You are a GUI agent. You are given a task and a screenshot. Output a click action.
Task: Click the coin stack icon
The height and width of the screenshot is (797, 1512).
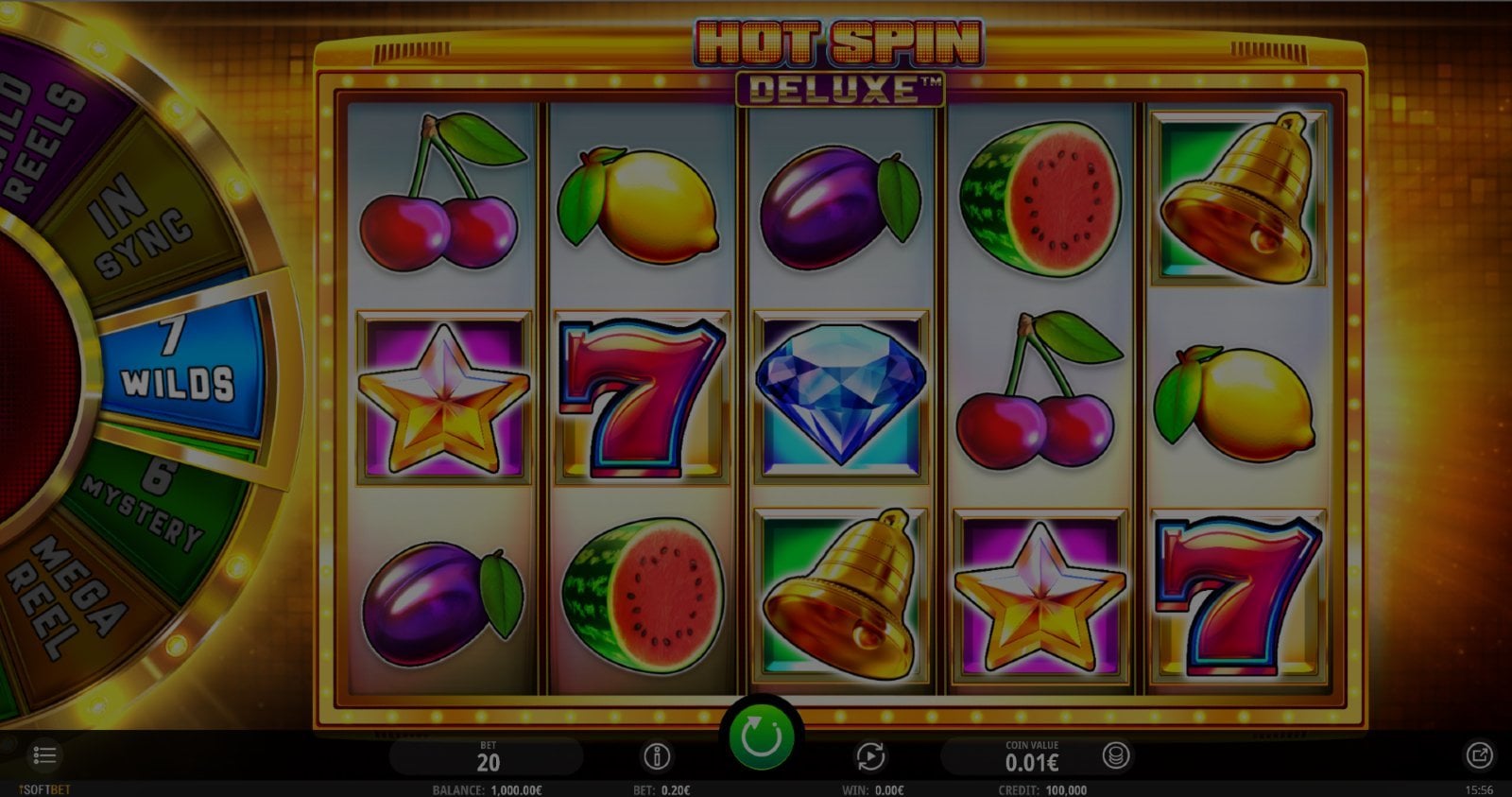[1116, 756]
